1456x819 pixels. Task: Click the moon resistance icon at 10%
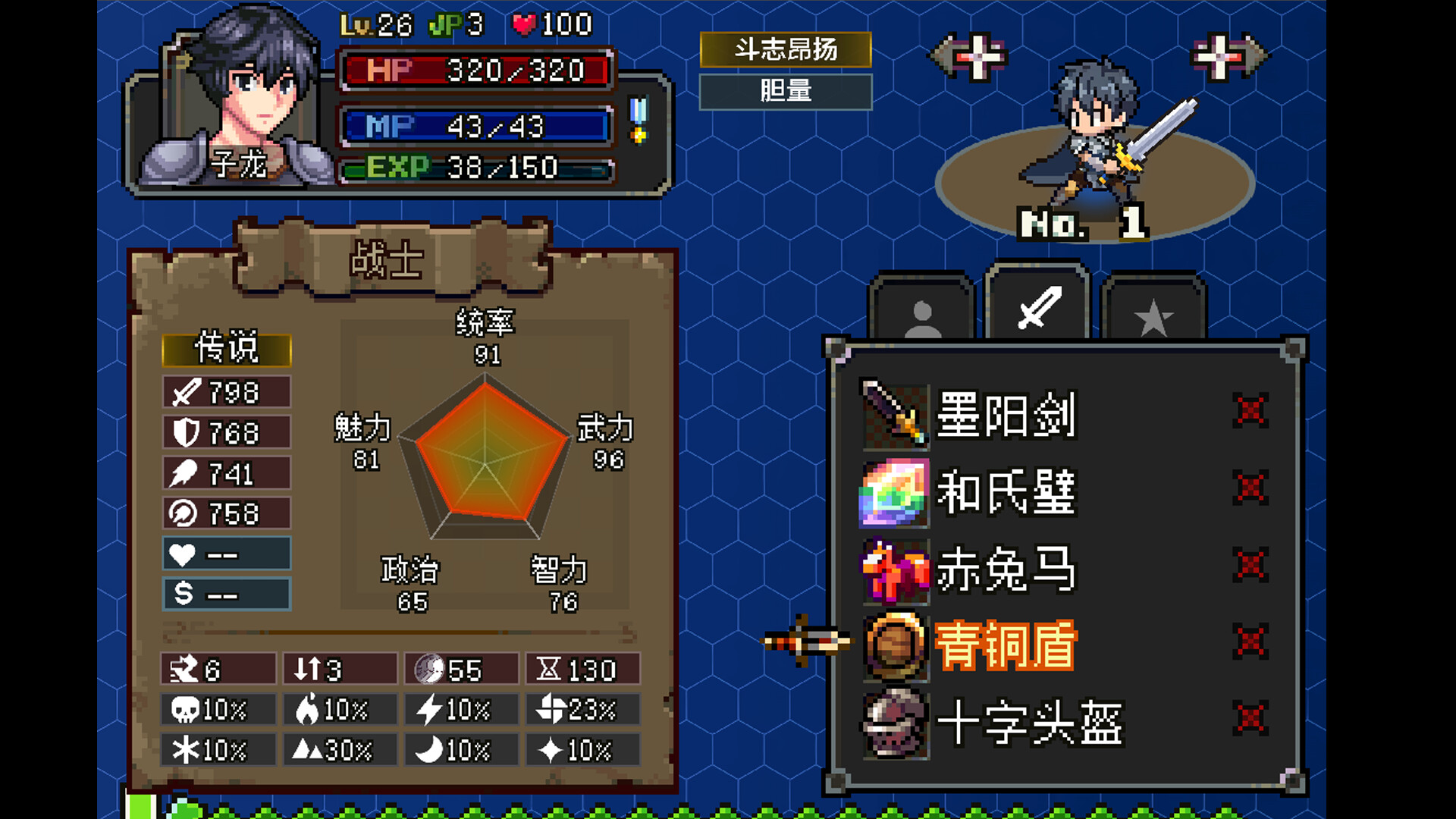click(x=429, y=749)
